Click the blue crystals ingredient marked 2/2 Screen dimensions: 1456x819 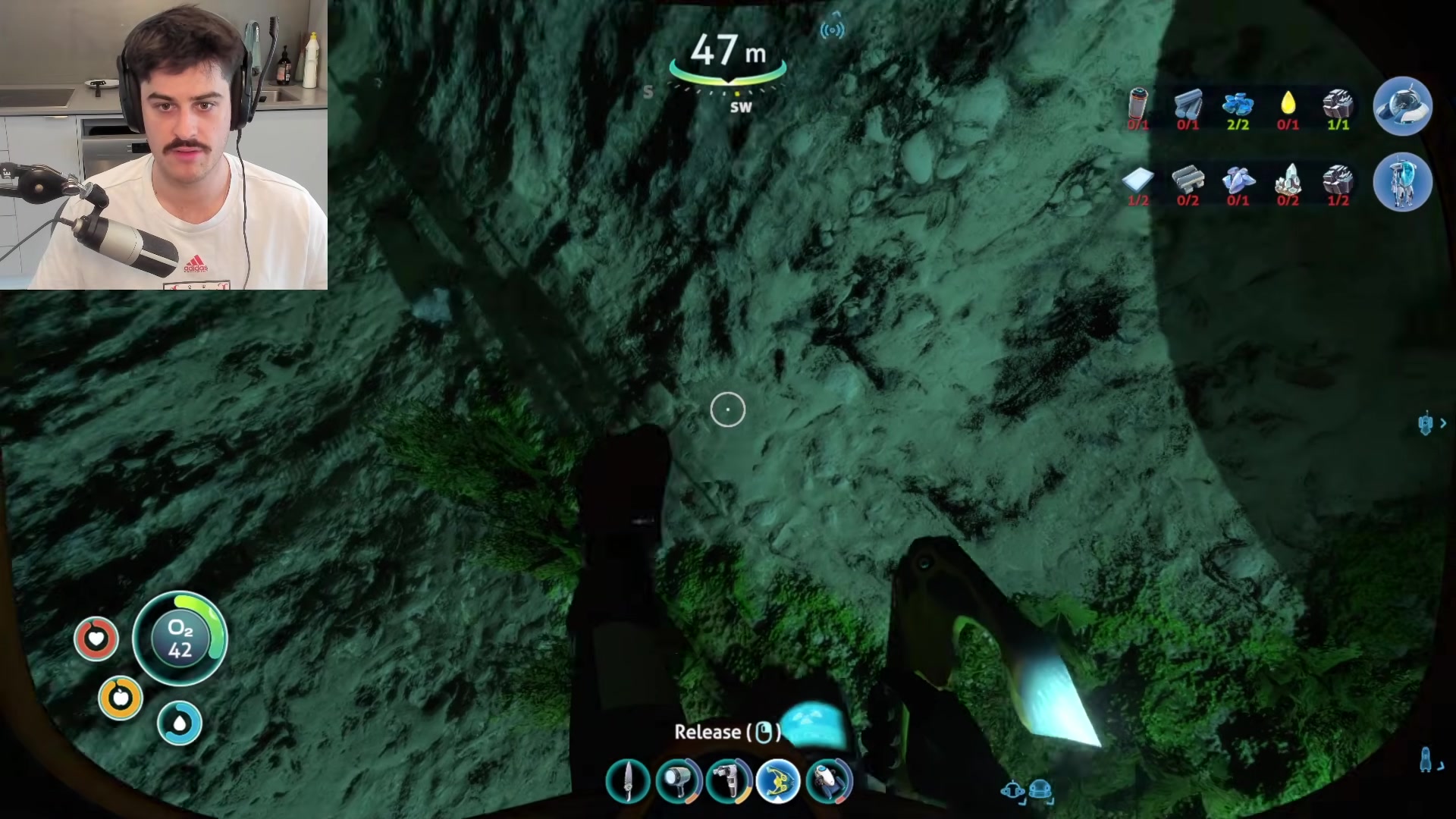coord(1238,105)
